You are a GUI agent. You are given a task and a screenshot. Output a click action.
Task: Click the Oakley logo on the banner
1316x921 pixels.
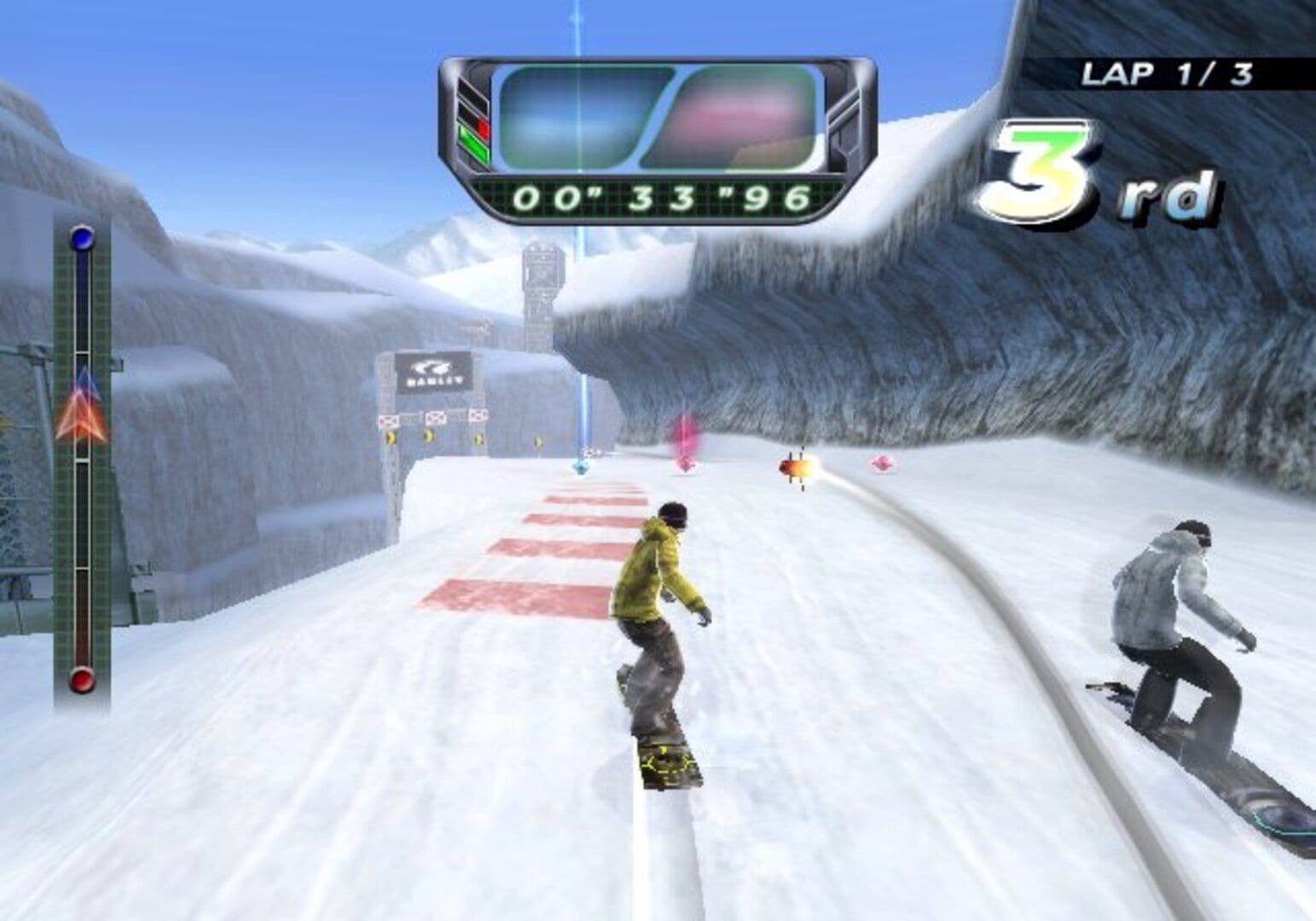(435, 368)
